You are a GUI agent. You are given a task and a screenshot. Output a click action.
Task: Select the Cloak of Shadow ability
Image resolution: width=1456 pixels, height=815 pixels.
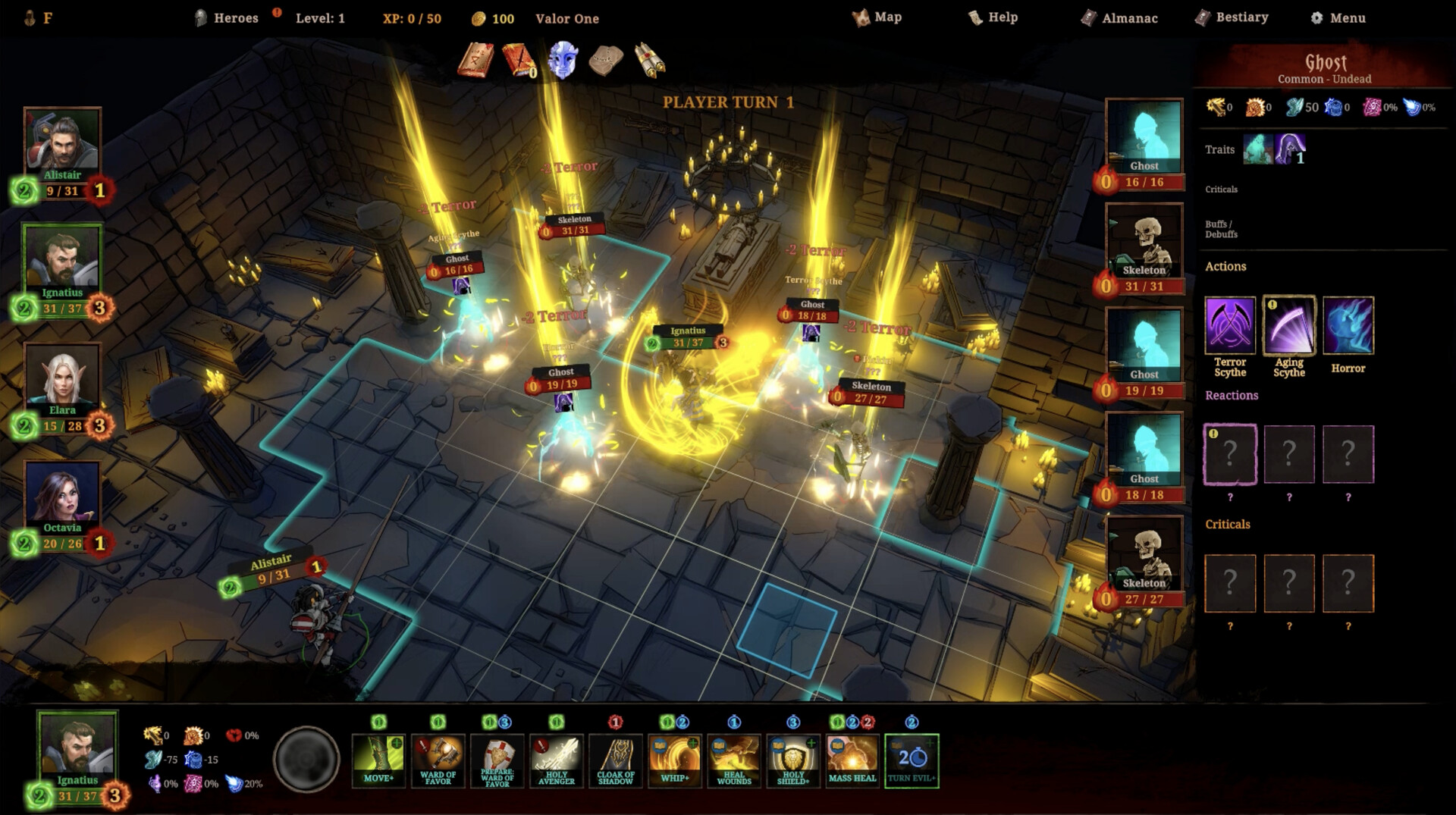click(615, 760)
